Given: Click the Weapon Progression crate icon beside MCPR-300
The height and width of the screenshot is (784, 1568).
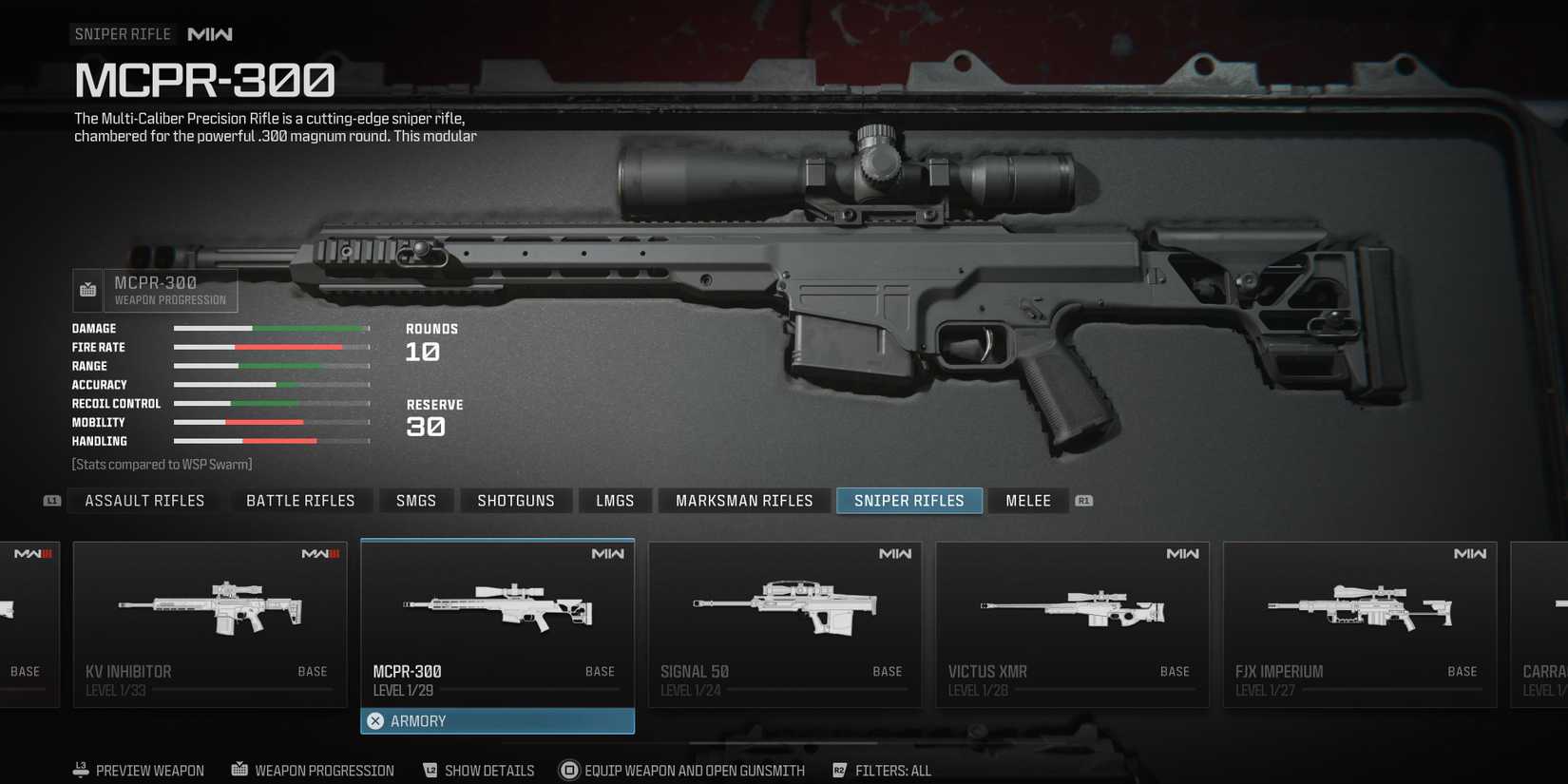Looking at the screenshot, I should [86, 290].
